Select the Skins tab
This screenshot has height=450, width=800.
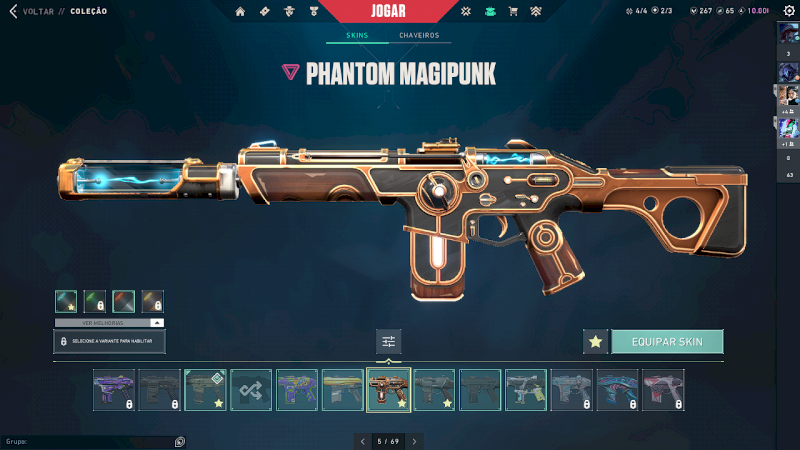tap(357, 36)
